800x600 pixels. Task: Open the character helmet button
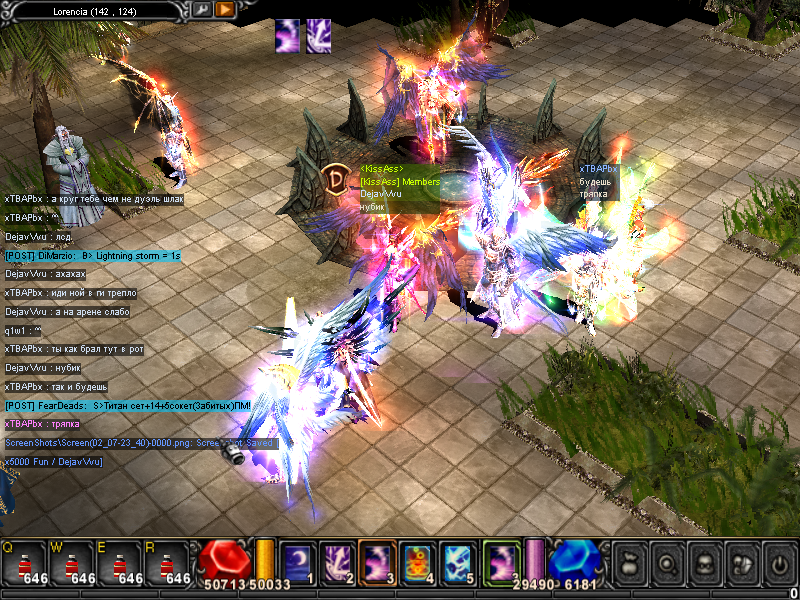tap(705, 563)
